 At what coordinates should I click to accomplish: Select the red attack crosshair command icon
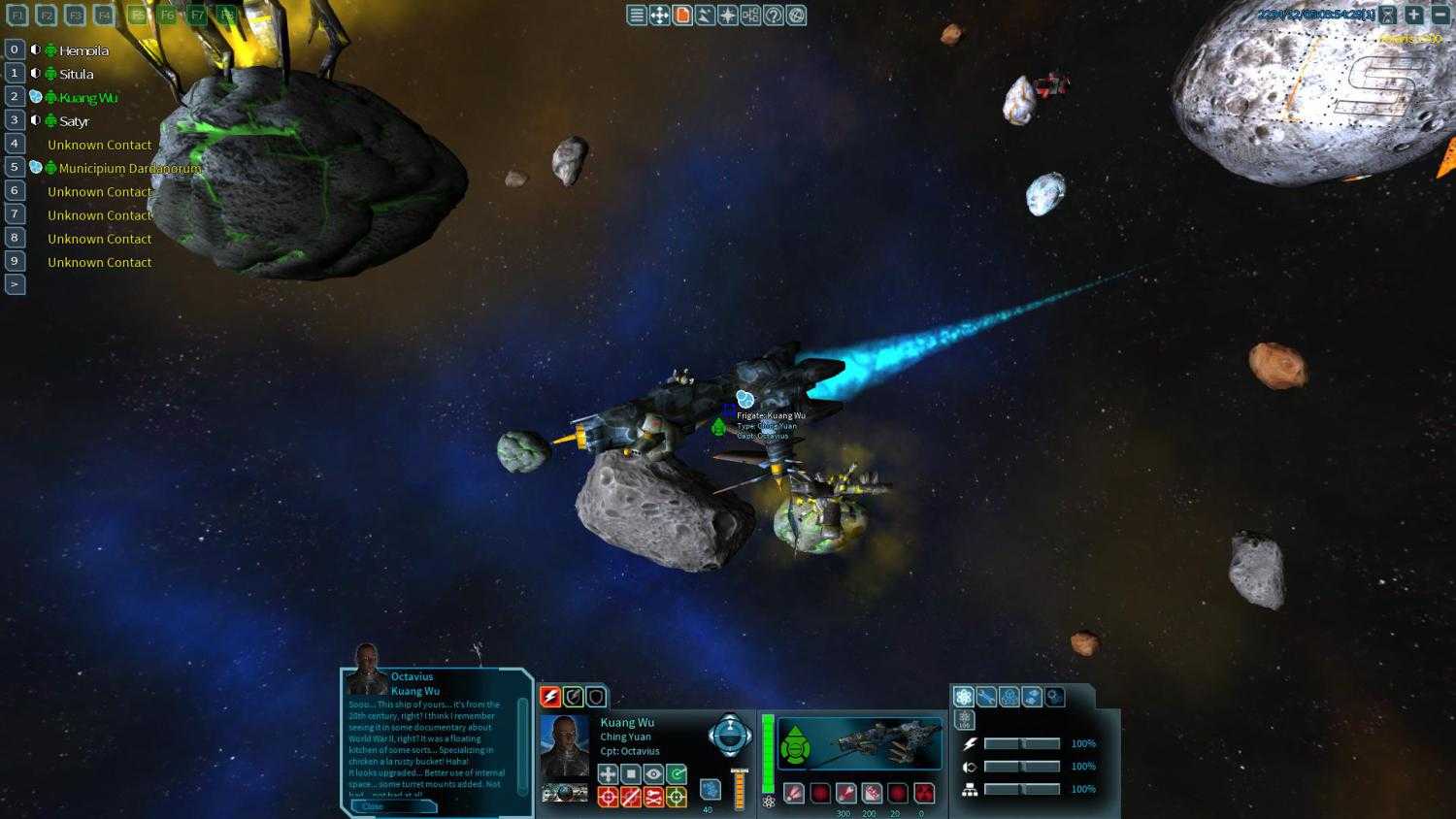[x=609, y=796]
